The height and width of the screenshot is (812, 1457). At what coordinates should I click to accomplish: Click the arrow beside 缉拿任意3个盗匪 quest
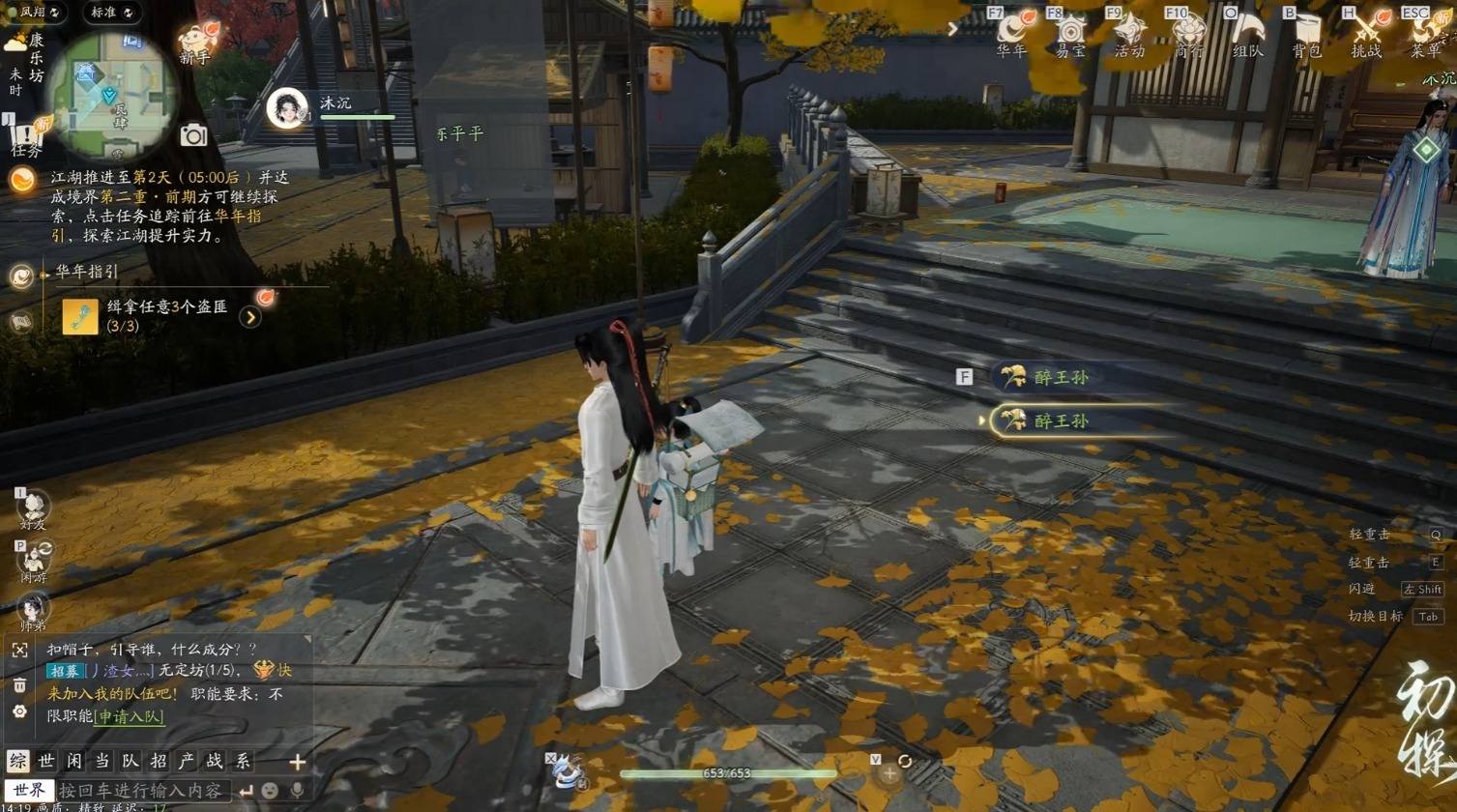click(x=250, y=316)
